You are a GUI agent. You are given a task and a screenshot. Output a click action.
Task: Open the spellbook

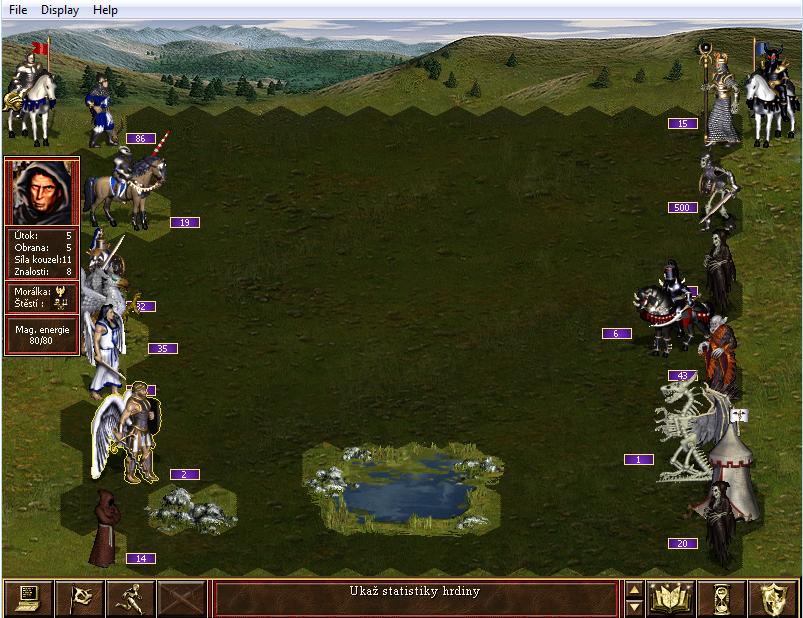point(671,598)
